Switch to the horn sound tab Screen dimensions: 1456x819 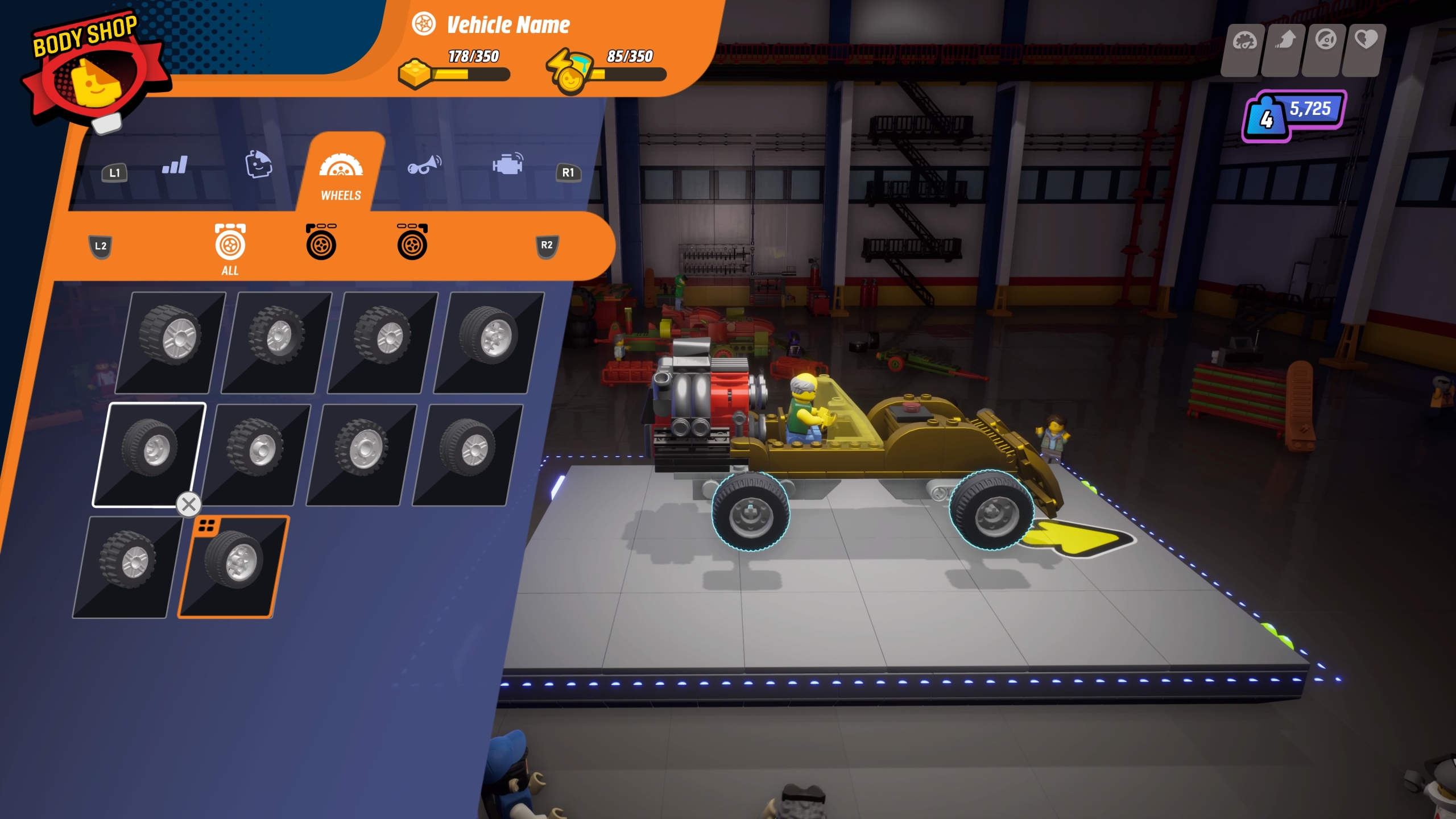424,165
